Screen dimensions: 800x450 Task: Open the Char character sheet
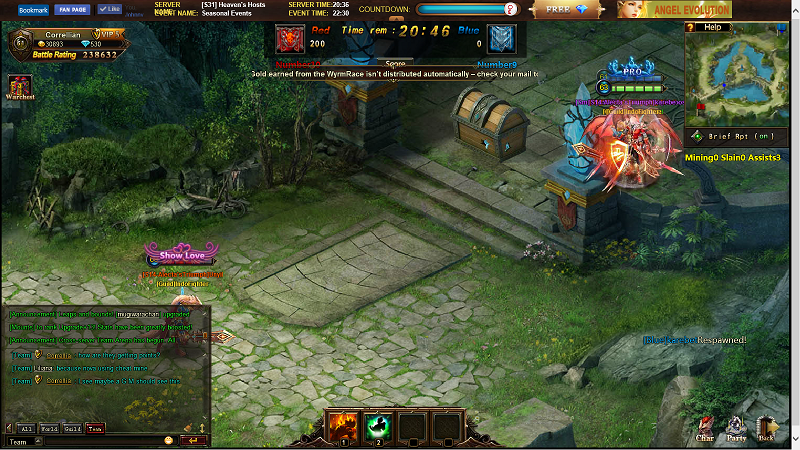(705, 430)
